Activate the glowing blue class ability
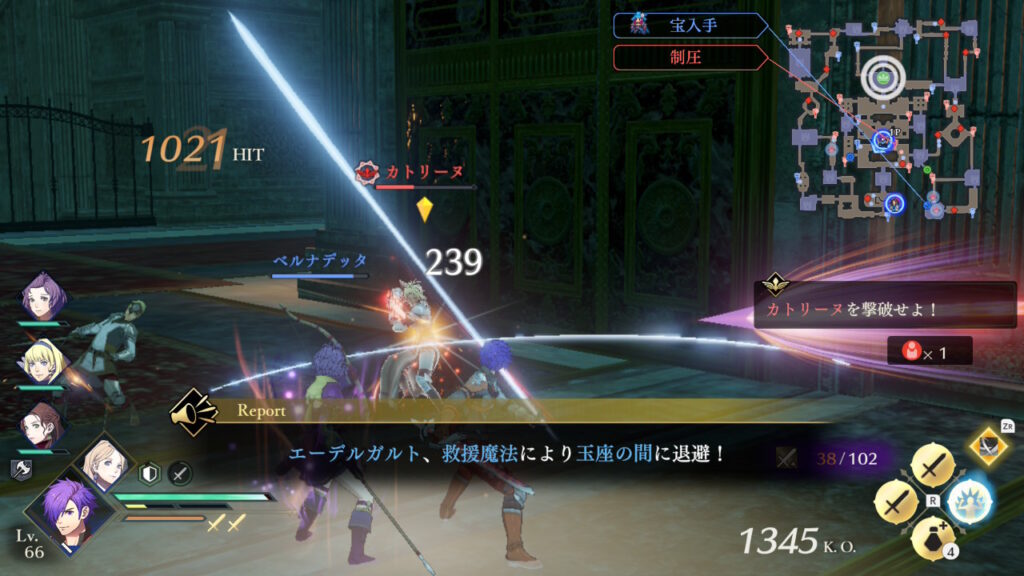 point(968,498)
